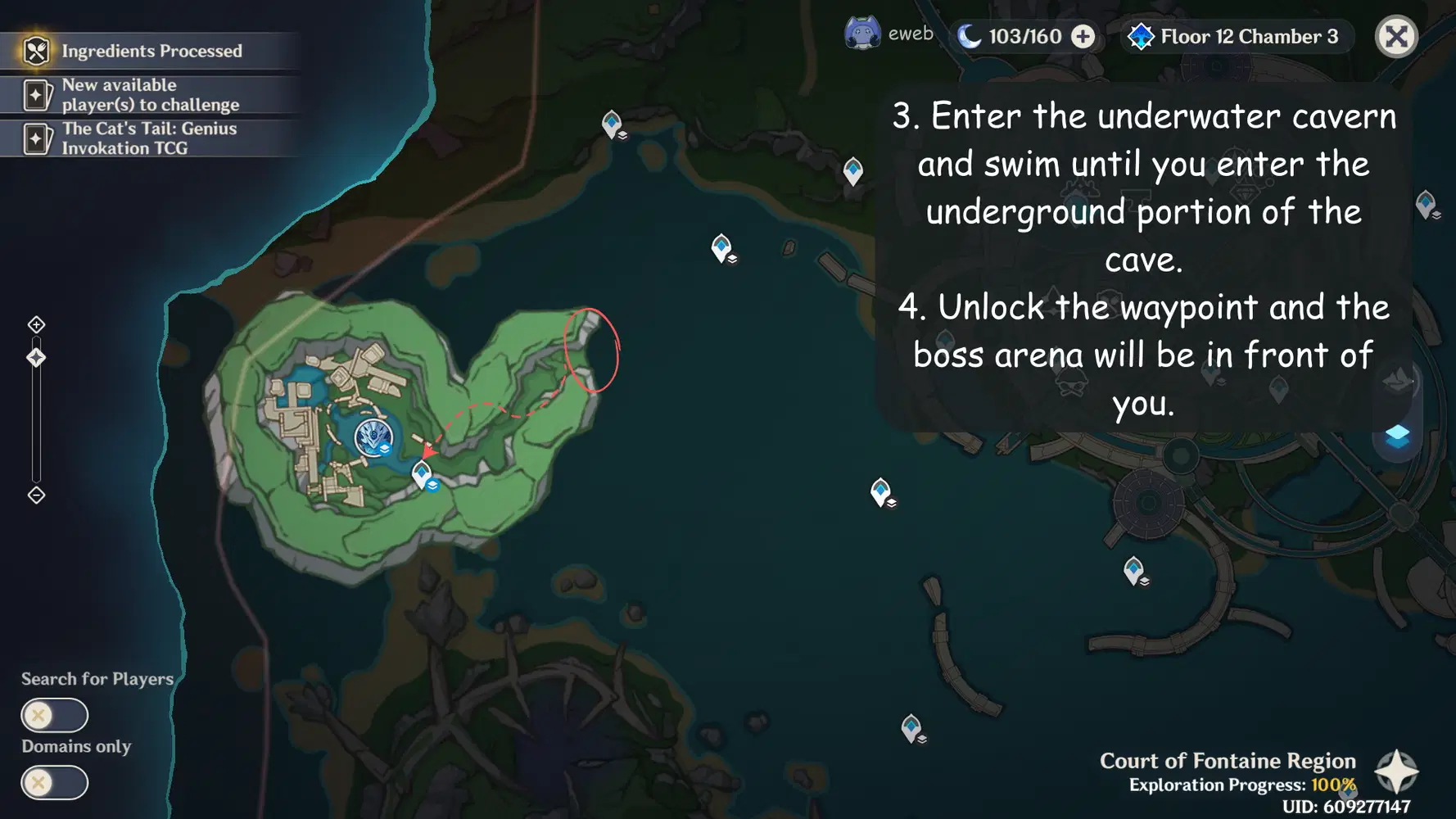This screenshot has height=819, width=1456.
Task: Click the map zoom slider handle
Action: tap(36, 355)
